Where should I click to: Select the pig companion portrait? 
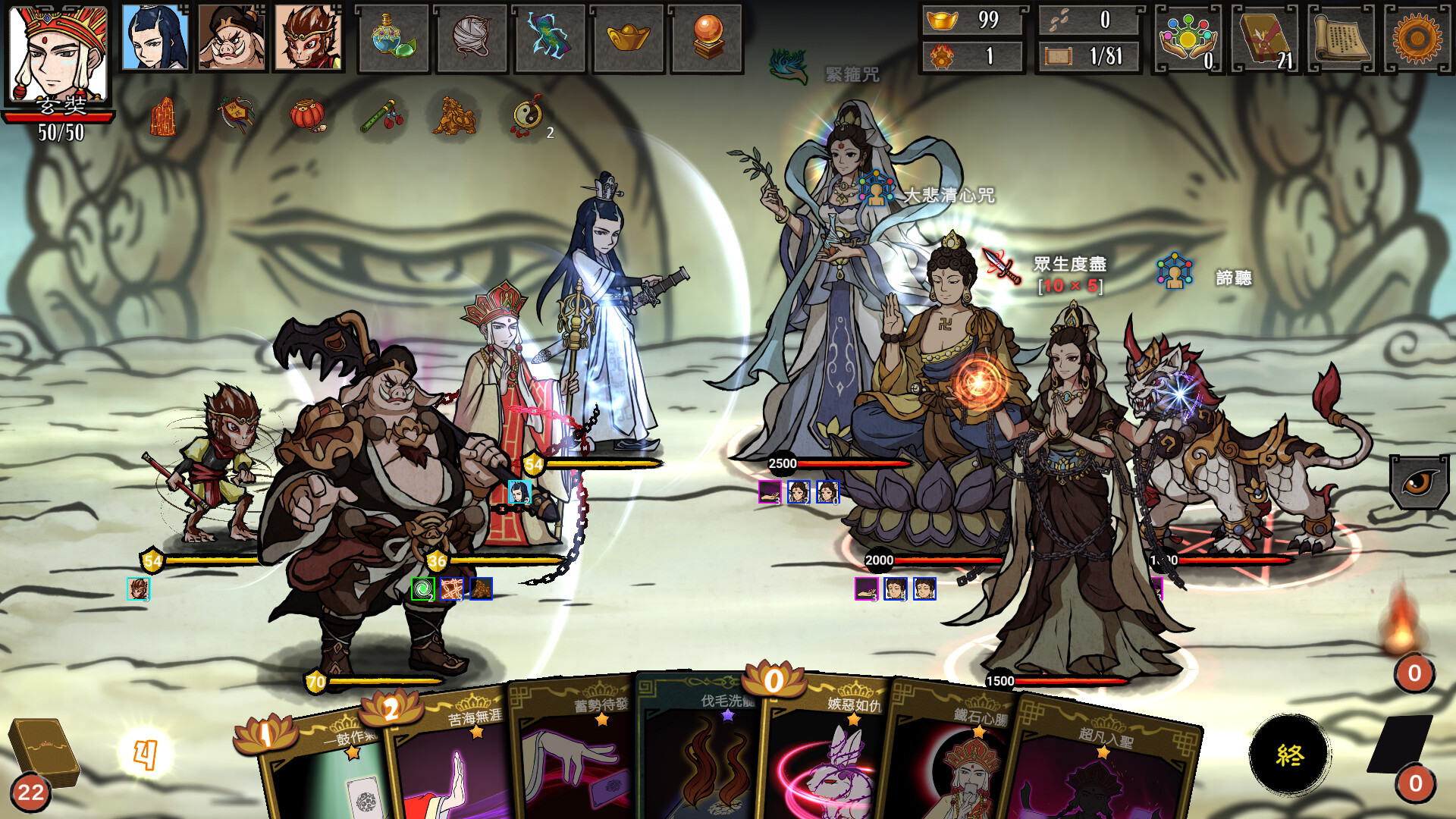point(231,37)
